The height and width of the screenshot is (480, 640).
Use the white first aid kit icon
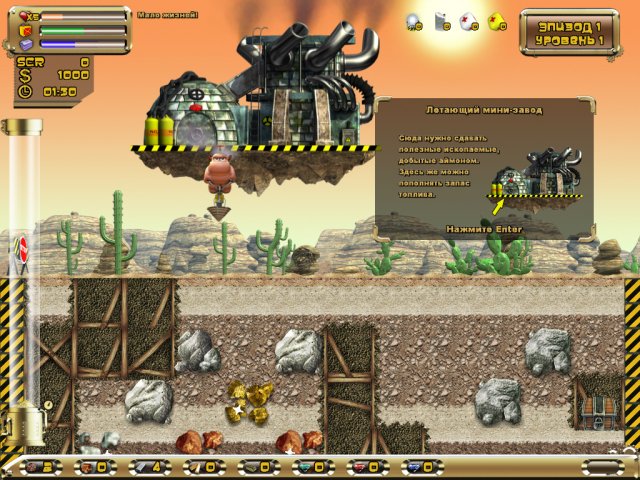[468, 20]
